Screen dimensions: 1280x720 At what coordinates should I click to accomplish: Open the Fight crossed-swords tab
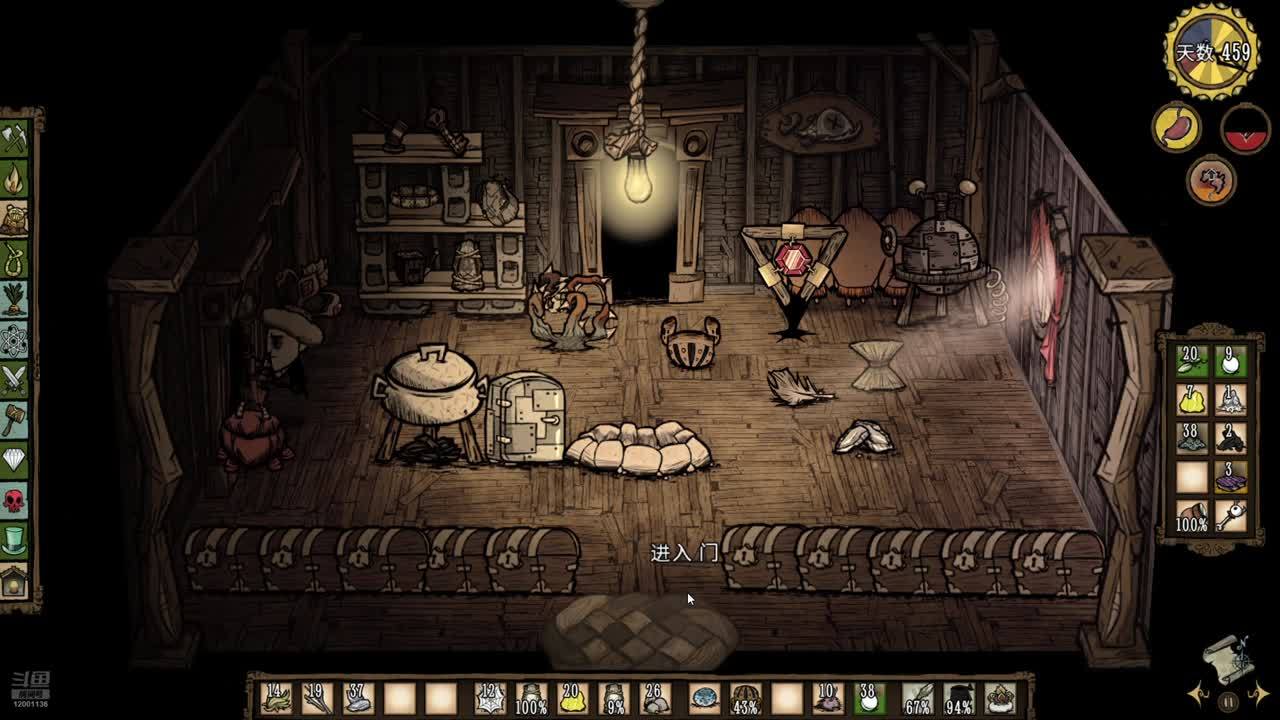pos(14,379)
